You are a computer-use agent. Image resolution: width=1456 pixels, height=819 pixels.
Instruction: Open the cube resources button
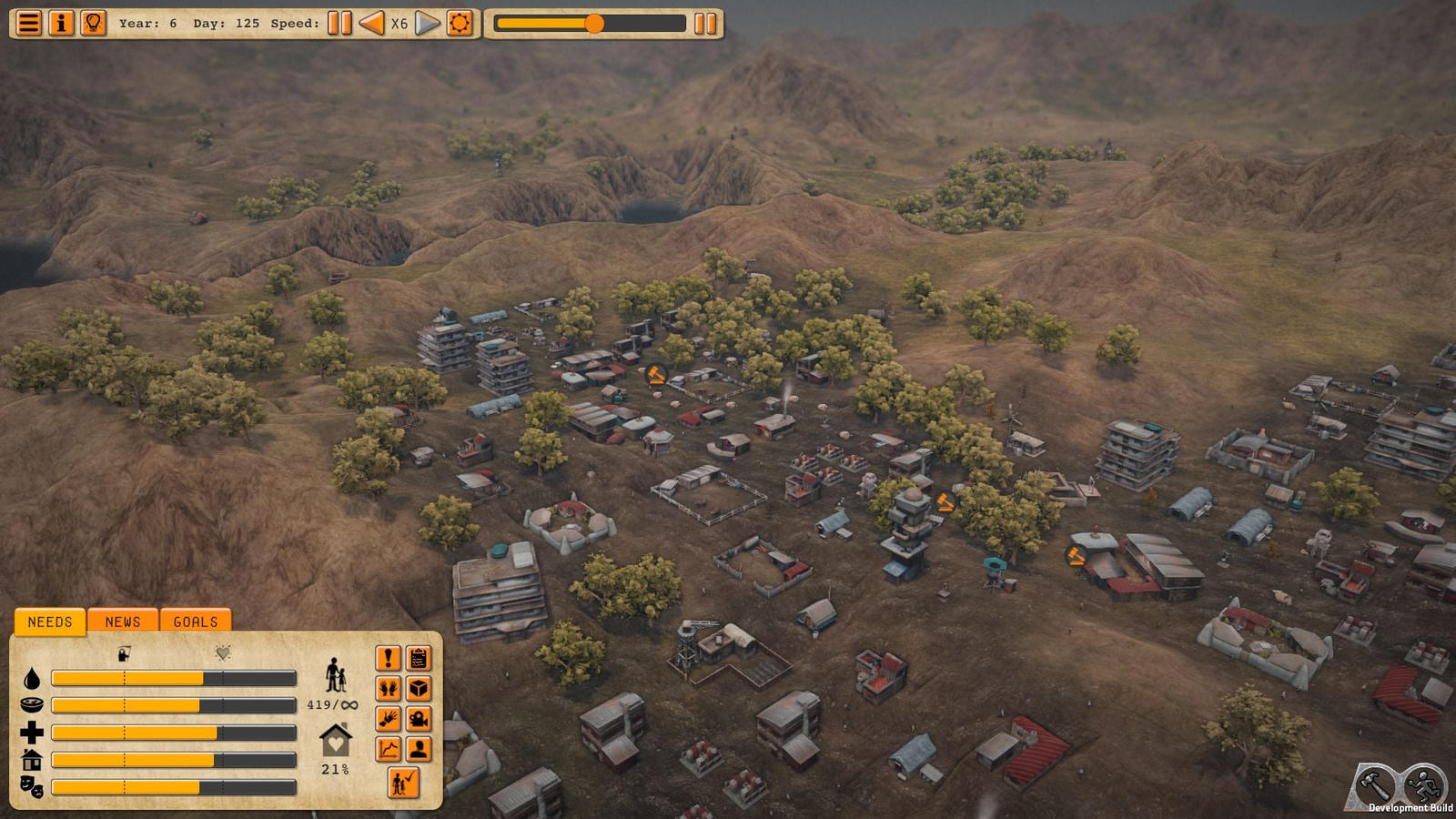coord(419,689)
